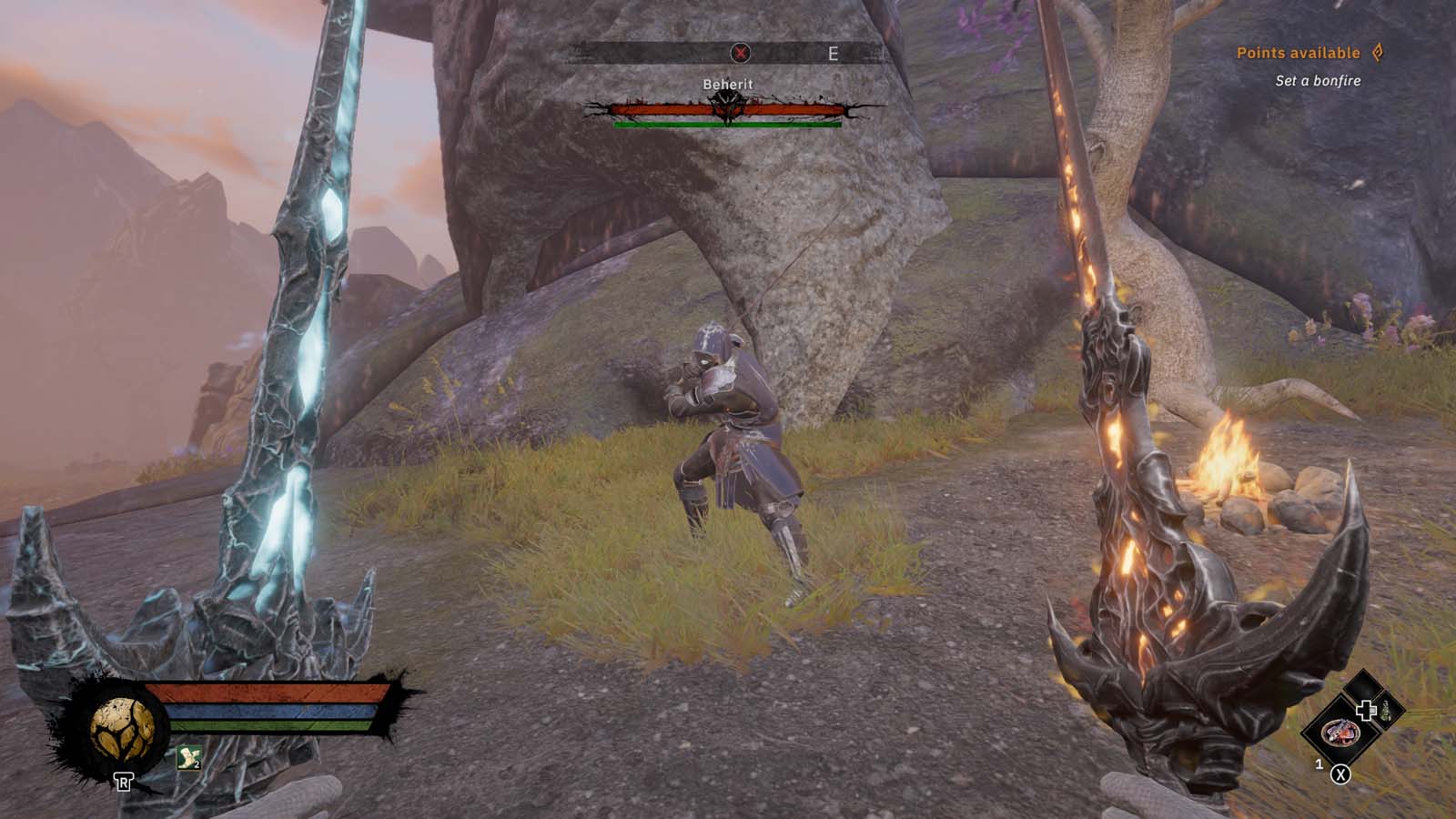Select the empty quickslot diamond above the food slot
Screen dimensions: 1456x819
pos(1363,684)
